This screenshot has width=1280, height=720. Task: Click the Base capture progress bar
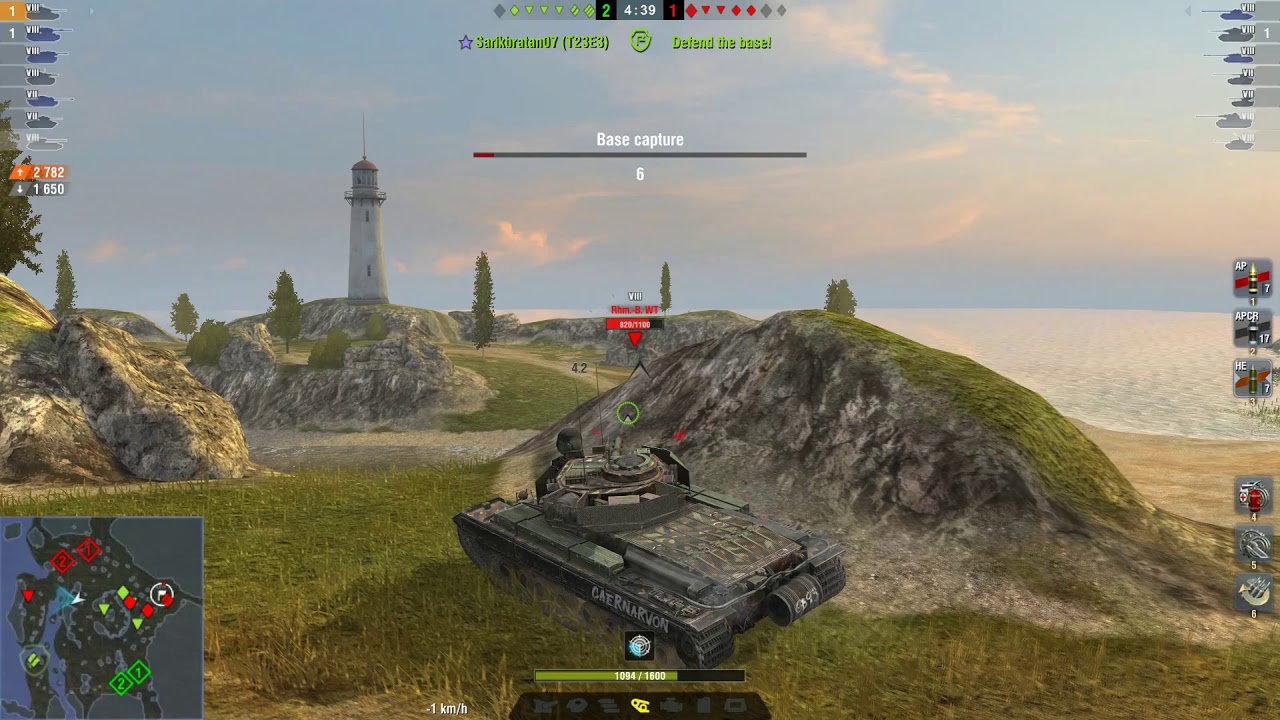point(638,153)
